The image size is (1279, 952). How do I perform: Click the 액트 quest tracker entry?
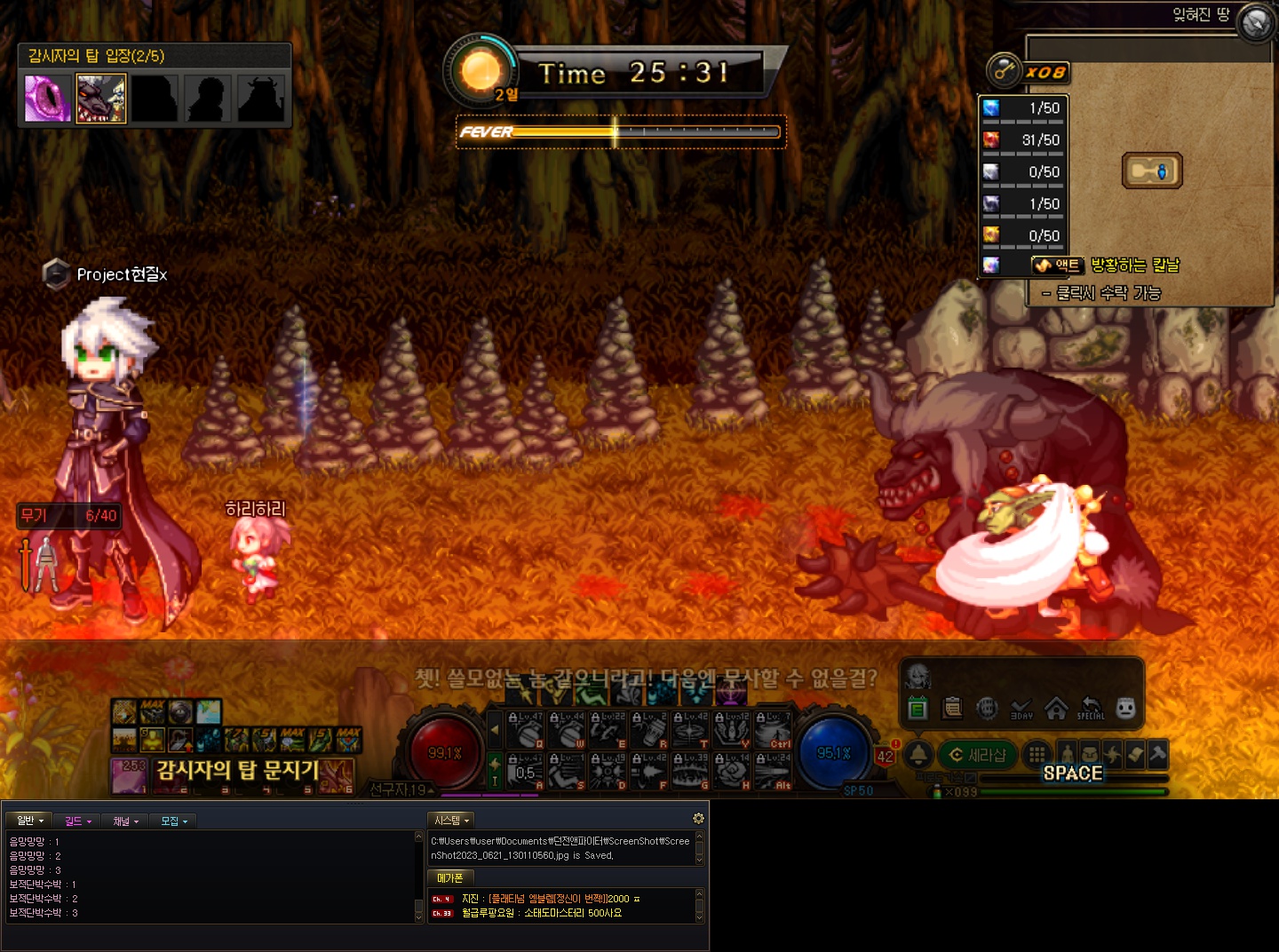pyautogui.click(x=1057, y=265)
